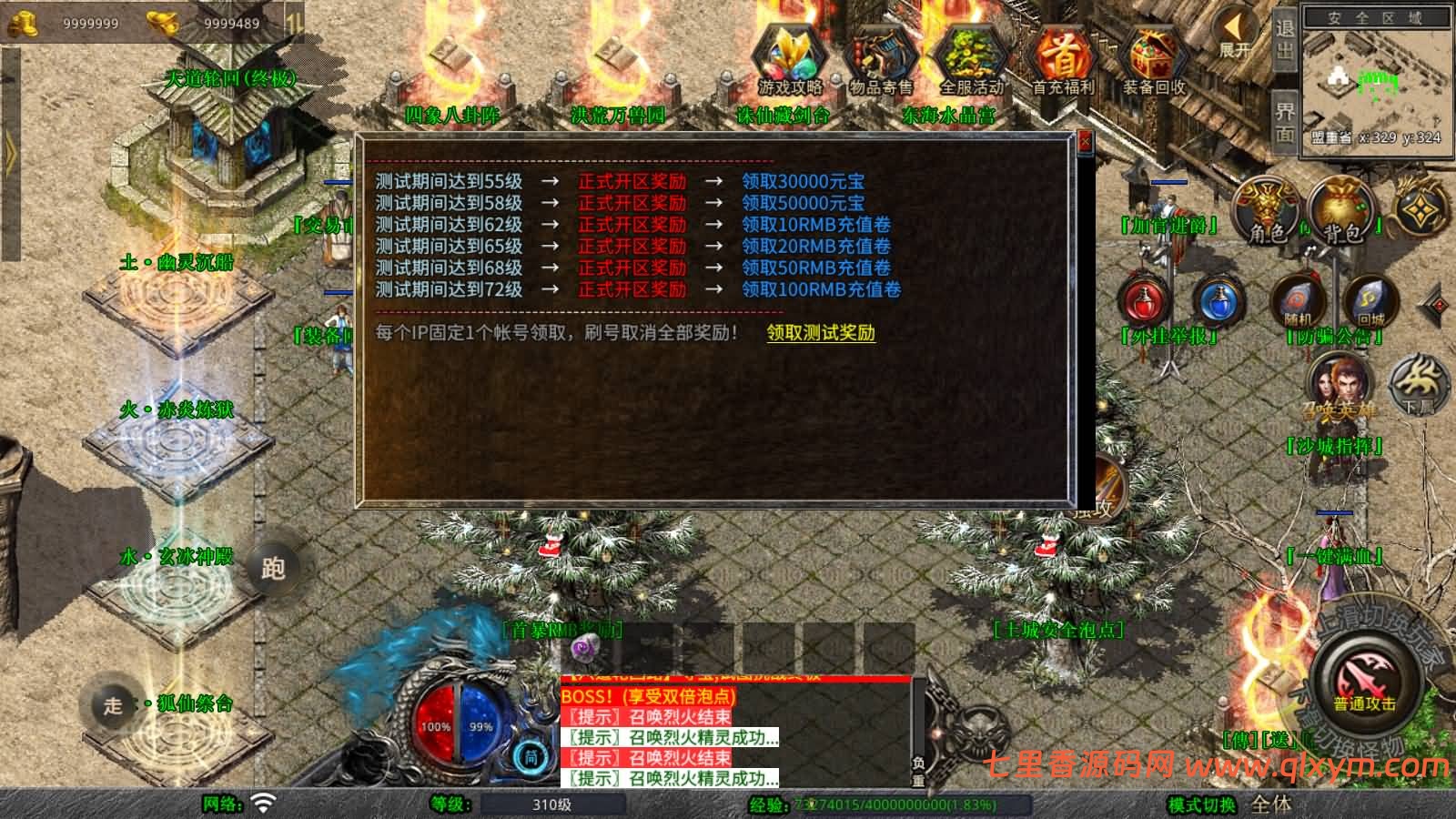Click the 展开 expand arrow button
This screenshot has height=819, width=1456.
pyautogui.click(x=1236, y=35)
